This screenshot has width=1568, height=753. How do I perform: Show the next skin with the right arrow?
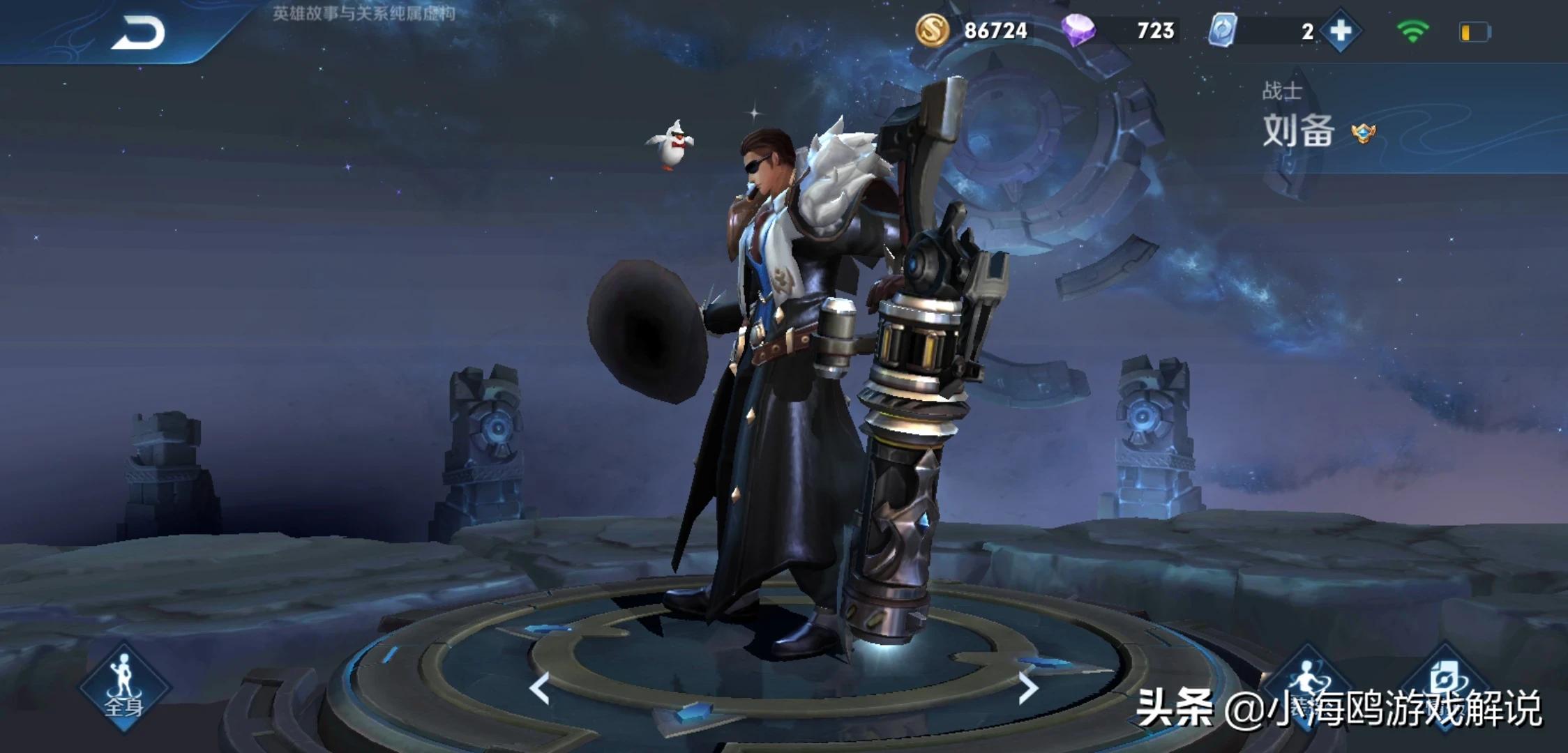1027,688
